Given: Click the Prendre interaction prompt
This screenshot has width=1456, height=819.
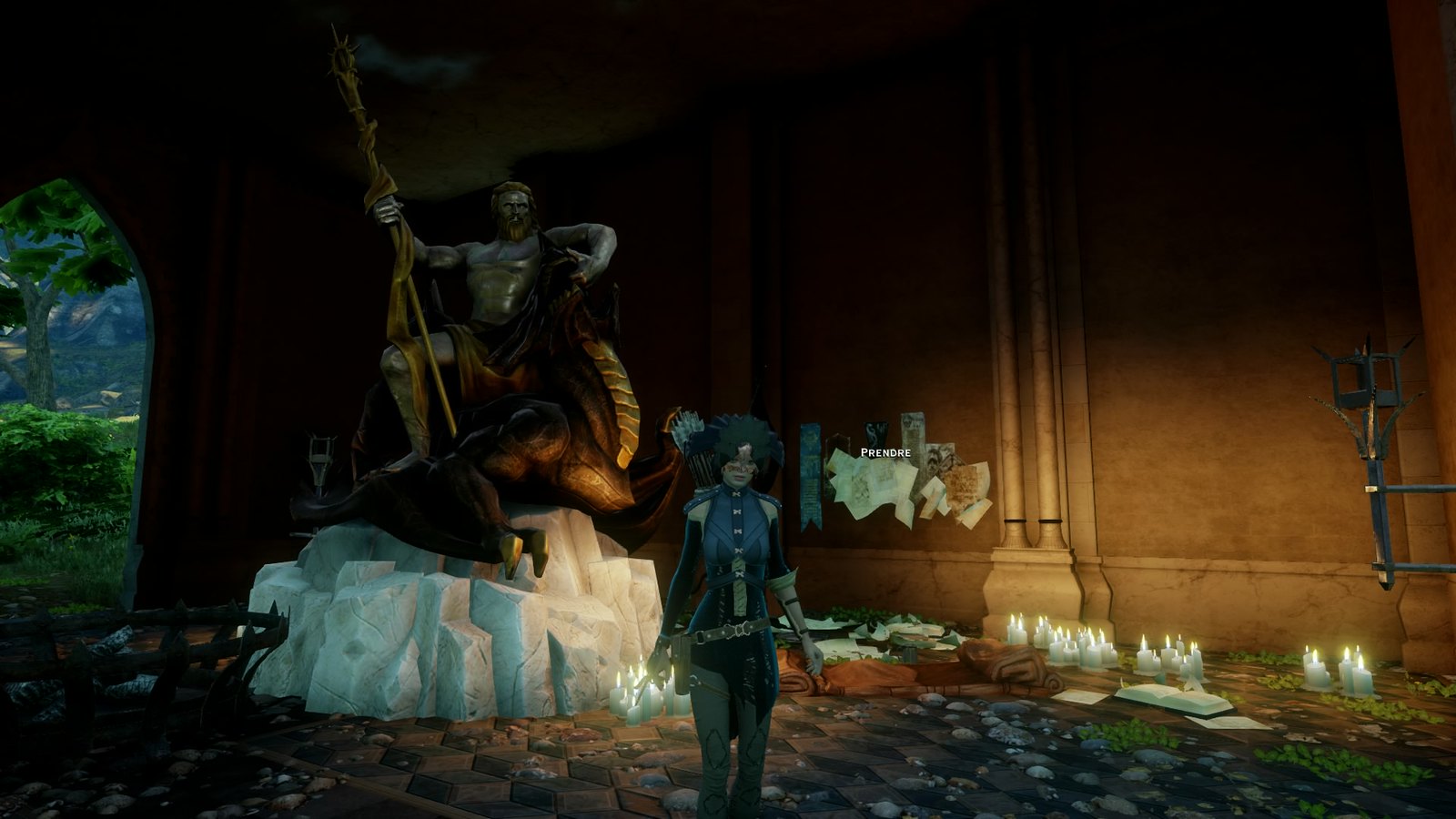Looking at the screenshot, I should (x=885, y=452).
